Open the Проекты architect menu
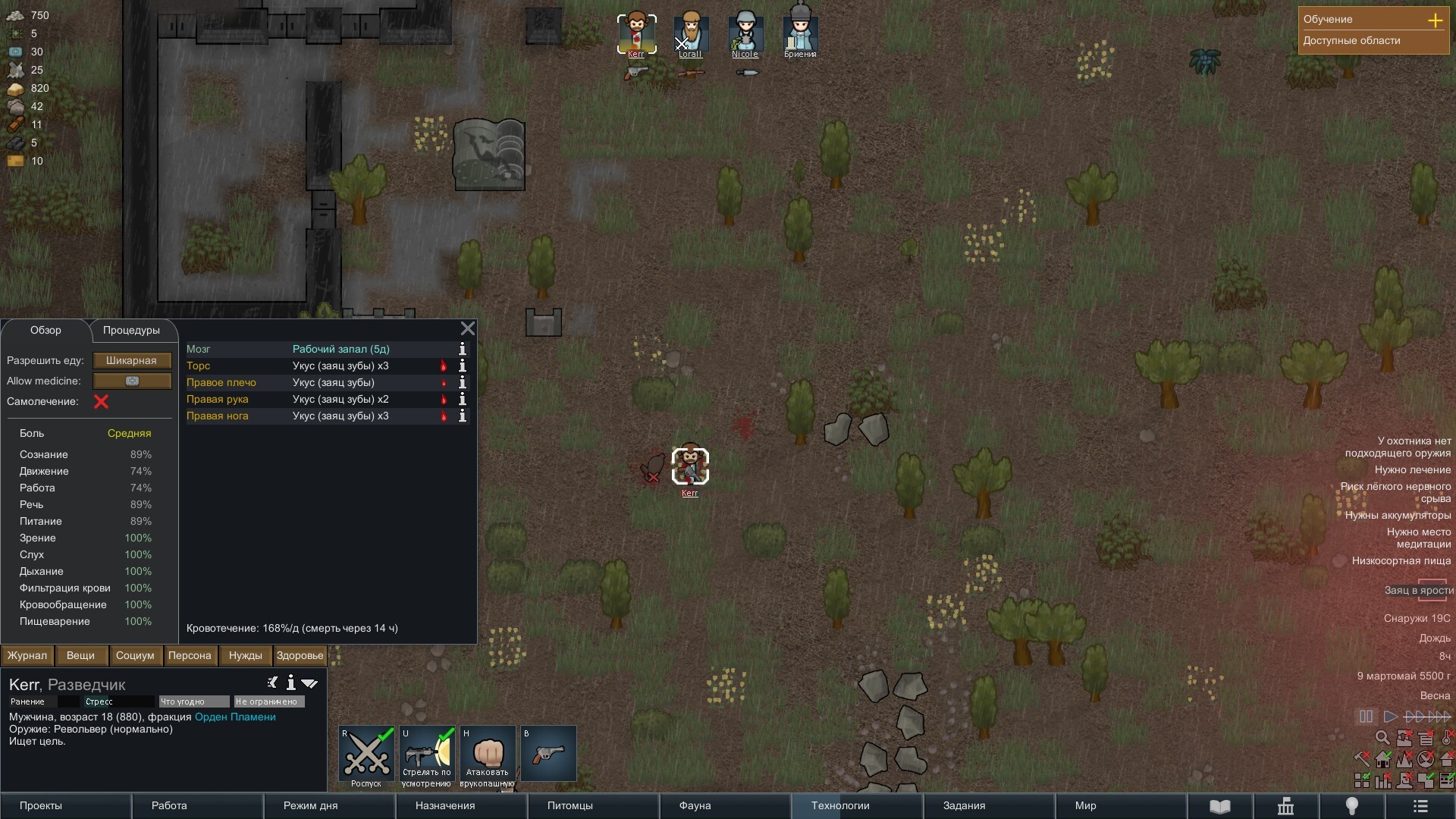This screenshot has height=819, width=1456. click(x=41, y=806)
